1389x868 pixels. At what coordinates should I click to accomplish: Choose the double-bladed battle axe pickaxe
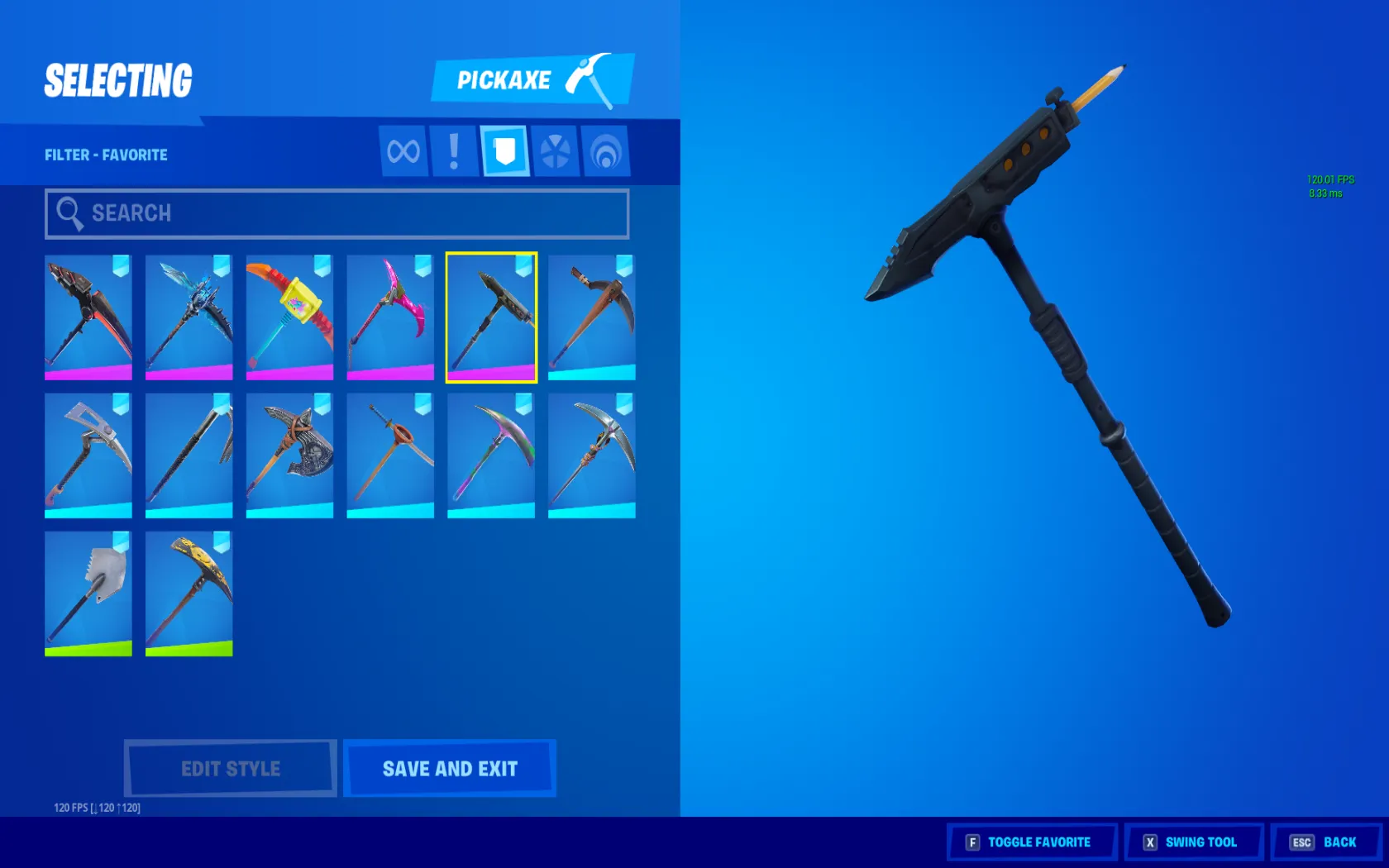point(289,455)
